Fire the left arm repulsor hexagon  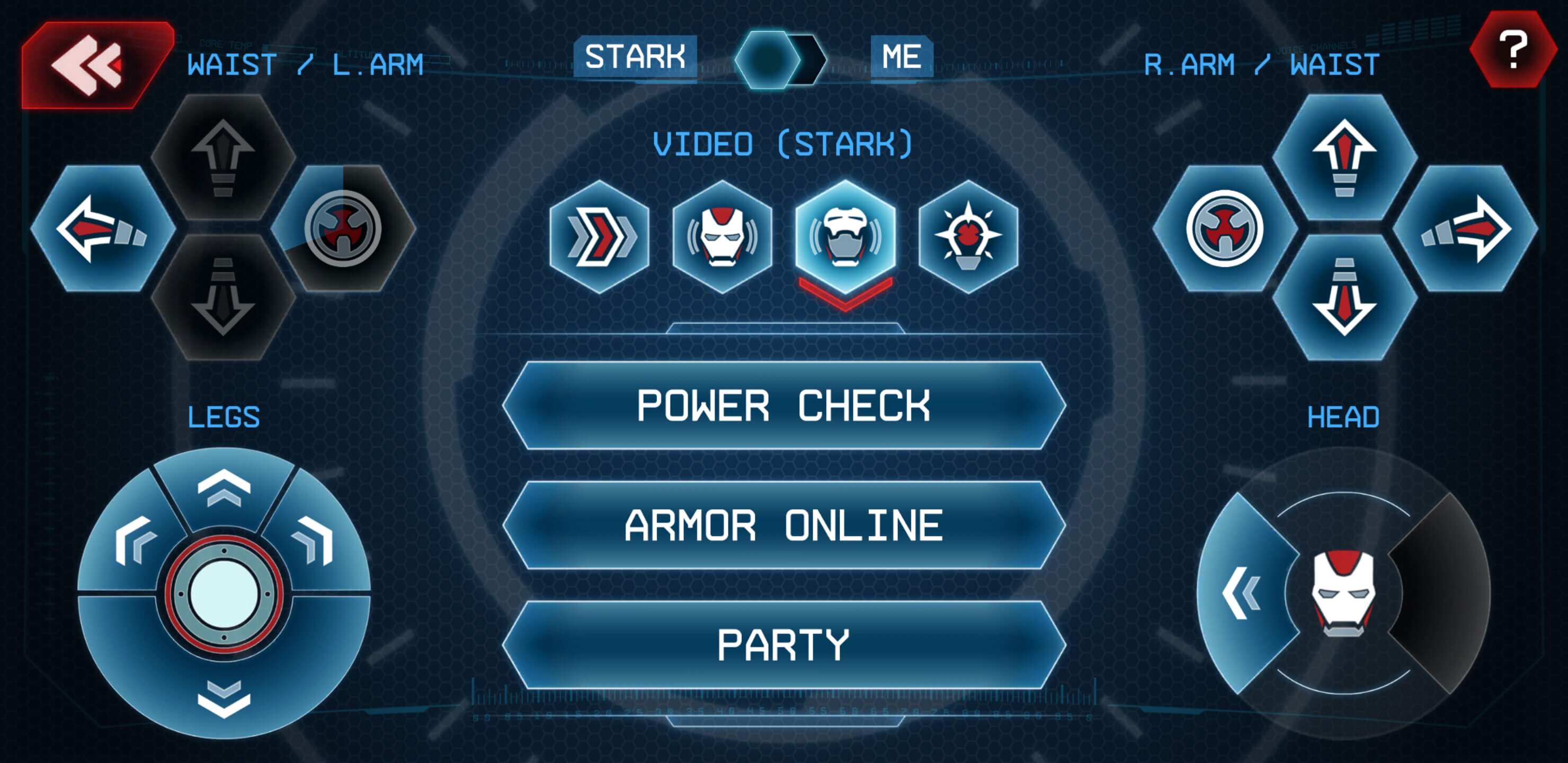coord(343,228)
